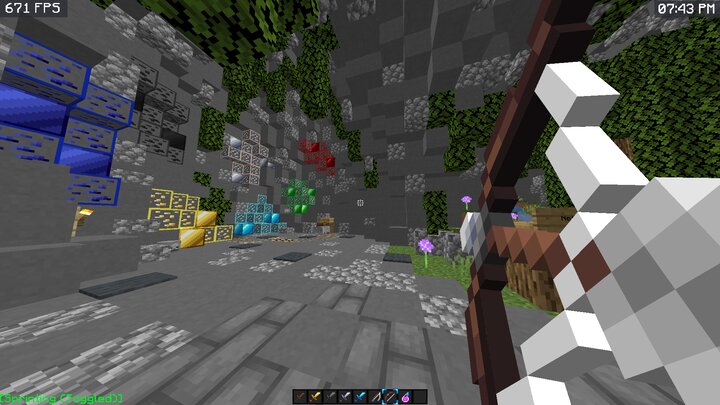This screenshot has height=405, width=720.
Task: Select the stone sword hotbar slot
Action: click(x=330, y=397)
